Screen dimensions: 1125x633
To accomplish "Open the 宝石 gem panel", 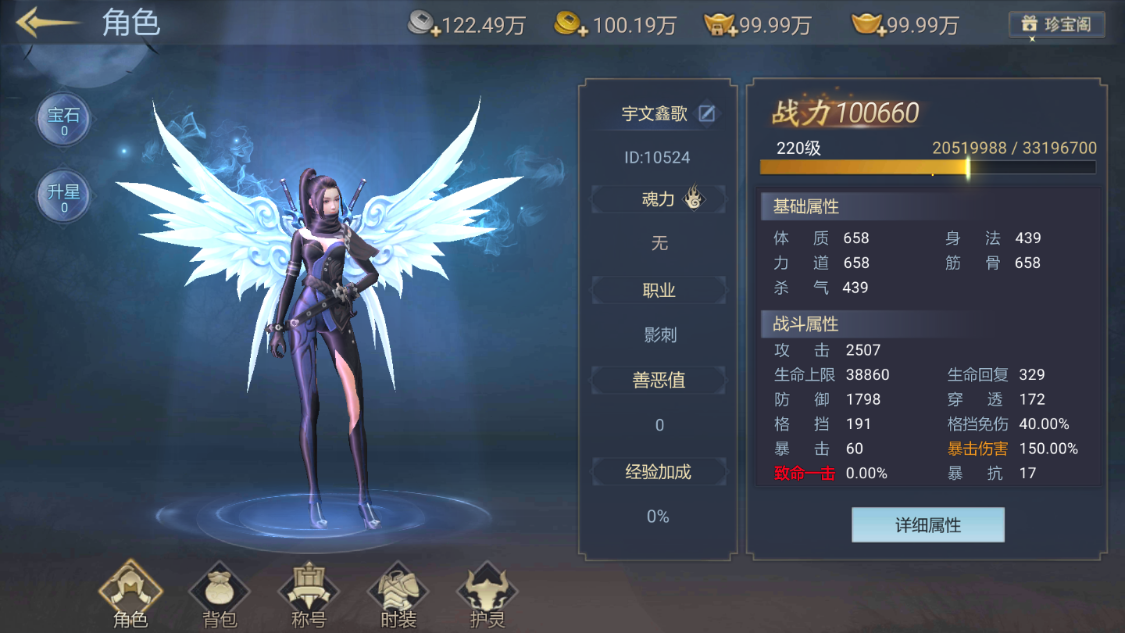I will click(x=64, y=120).
